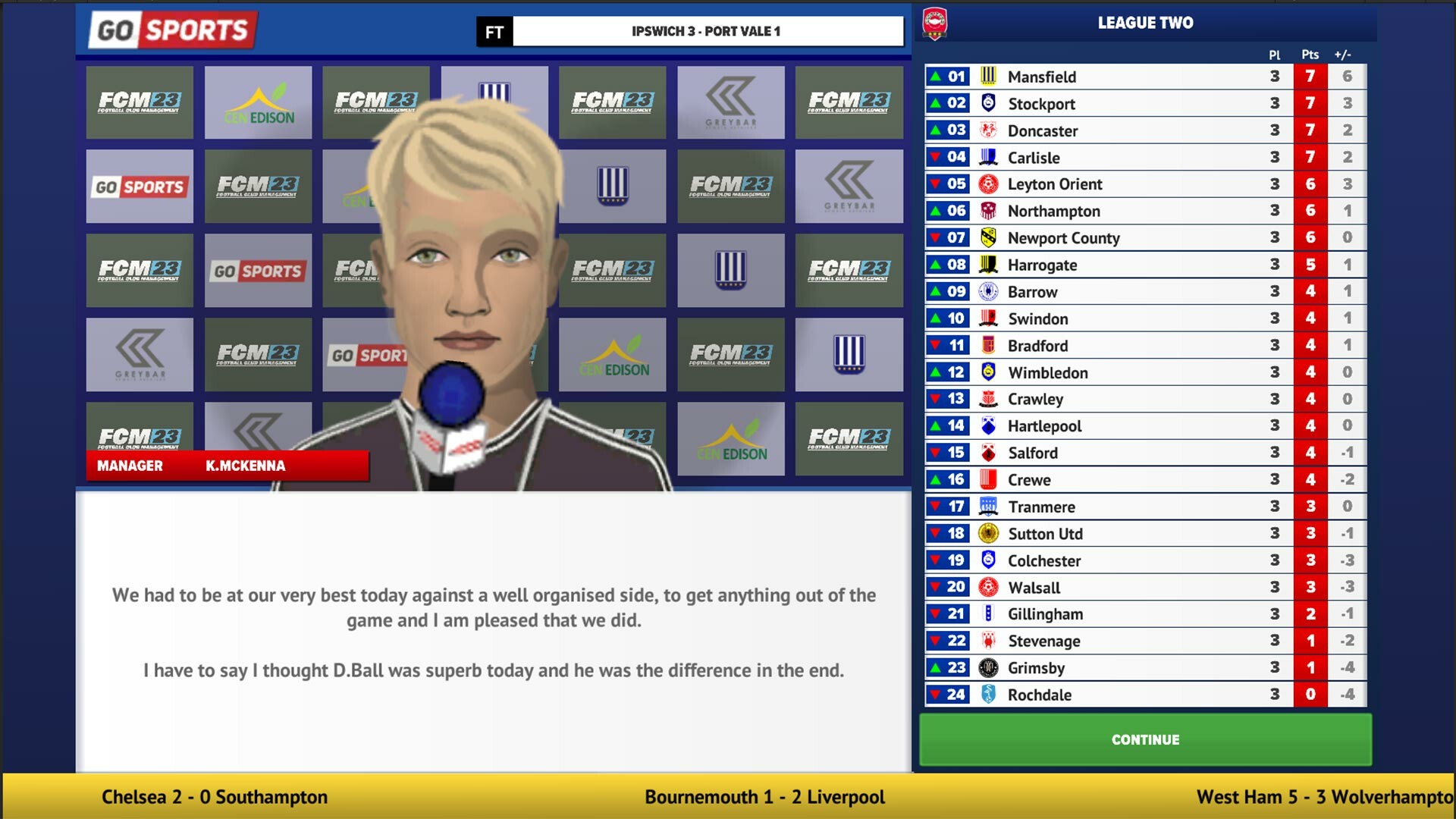
Task: Click the LEAGUE TWO panel header
Action: click(x=1147, y=23)
